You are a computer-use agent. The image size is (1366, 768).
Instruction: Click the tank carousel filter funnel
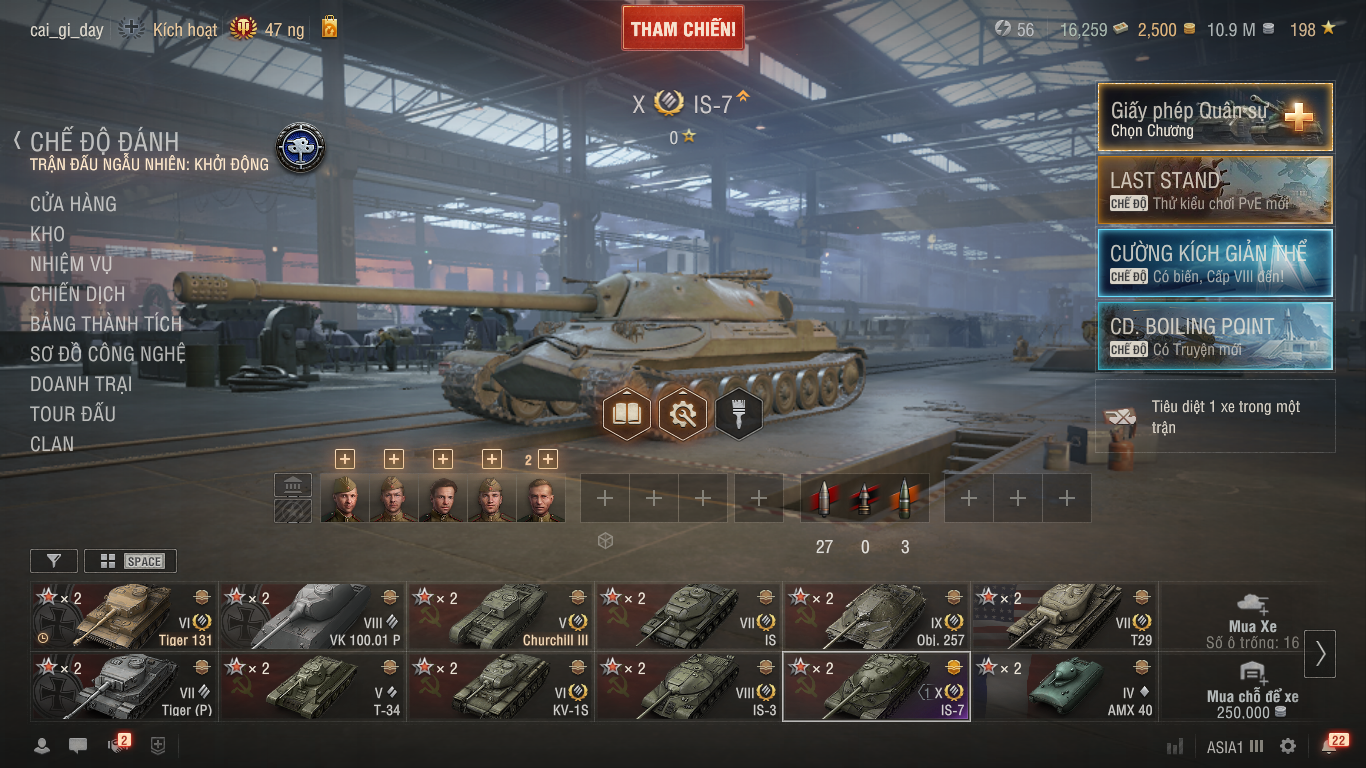54,561
